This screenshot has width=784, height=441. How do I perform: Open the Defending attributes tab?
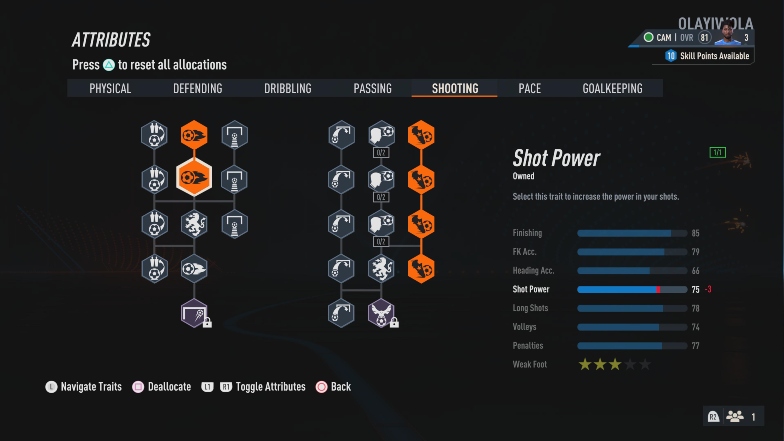click(x=198, y=89)
